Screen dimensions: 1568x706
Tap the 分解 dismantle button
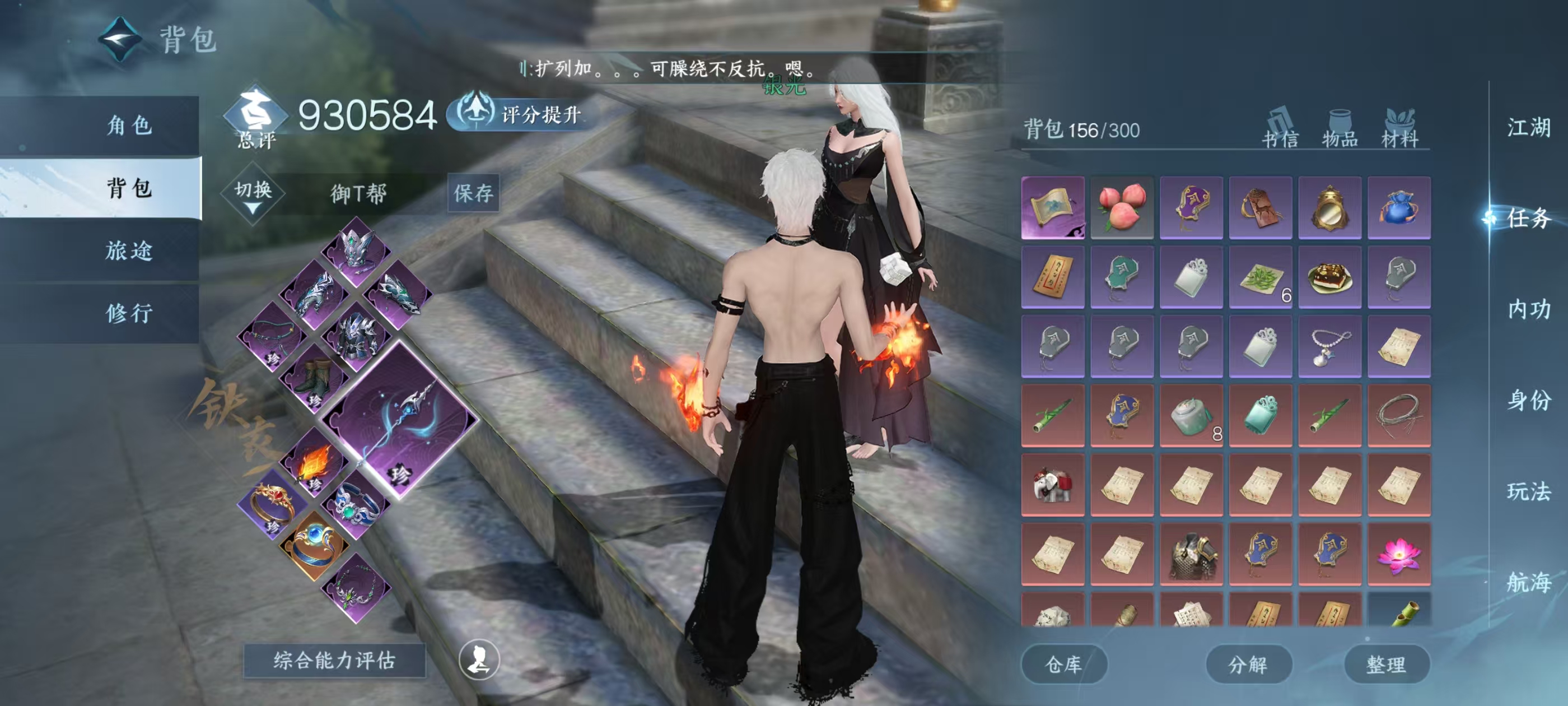(1248, 664)
